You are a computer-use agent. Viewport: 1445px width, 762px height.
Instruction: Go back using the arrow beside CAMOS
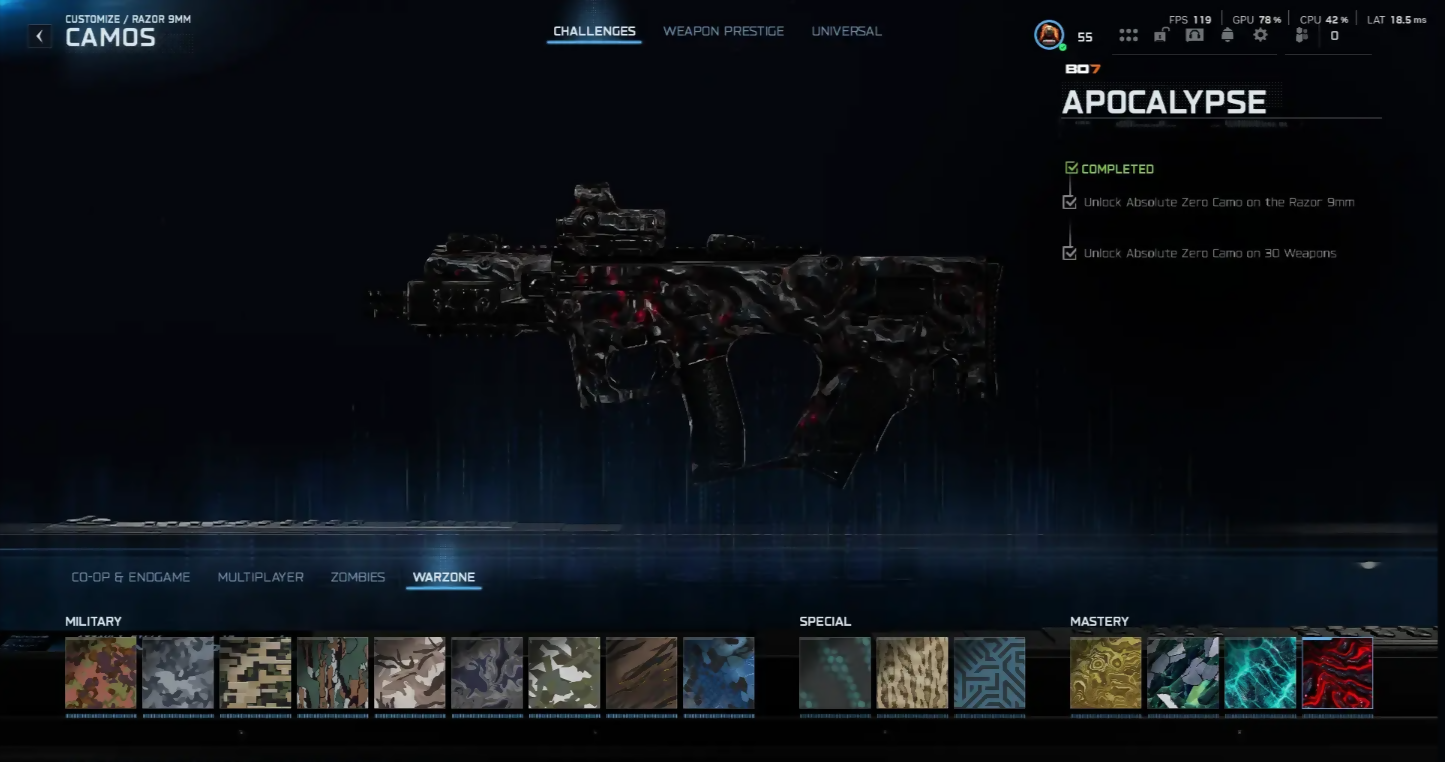click(39, 37)
